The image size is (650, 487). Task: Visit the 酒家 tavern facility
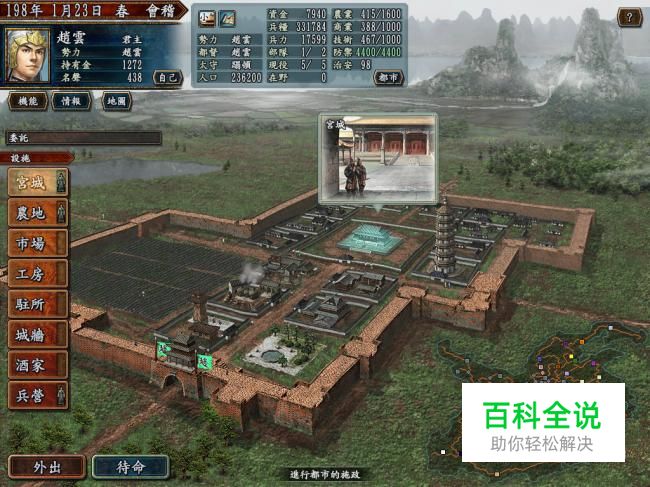36,365
